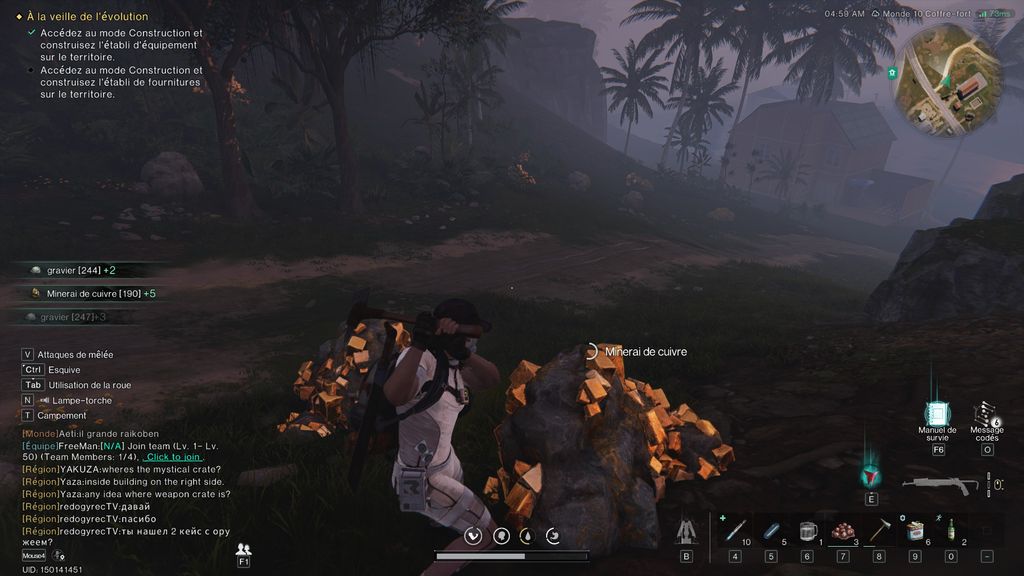The image size is (1024, 576).
Task: Select the blue capsule hotbar slot
Action: click(771, 531)
